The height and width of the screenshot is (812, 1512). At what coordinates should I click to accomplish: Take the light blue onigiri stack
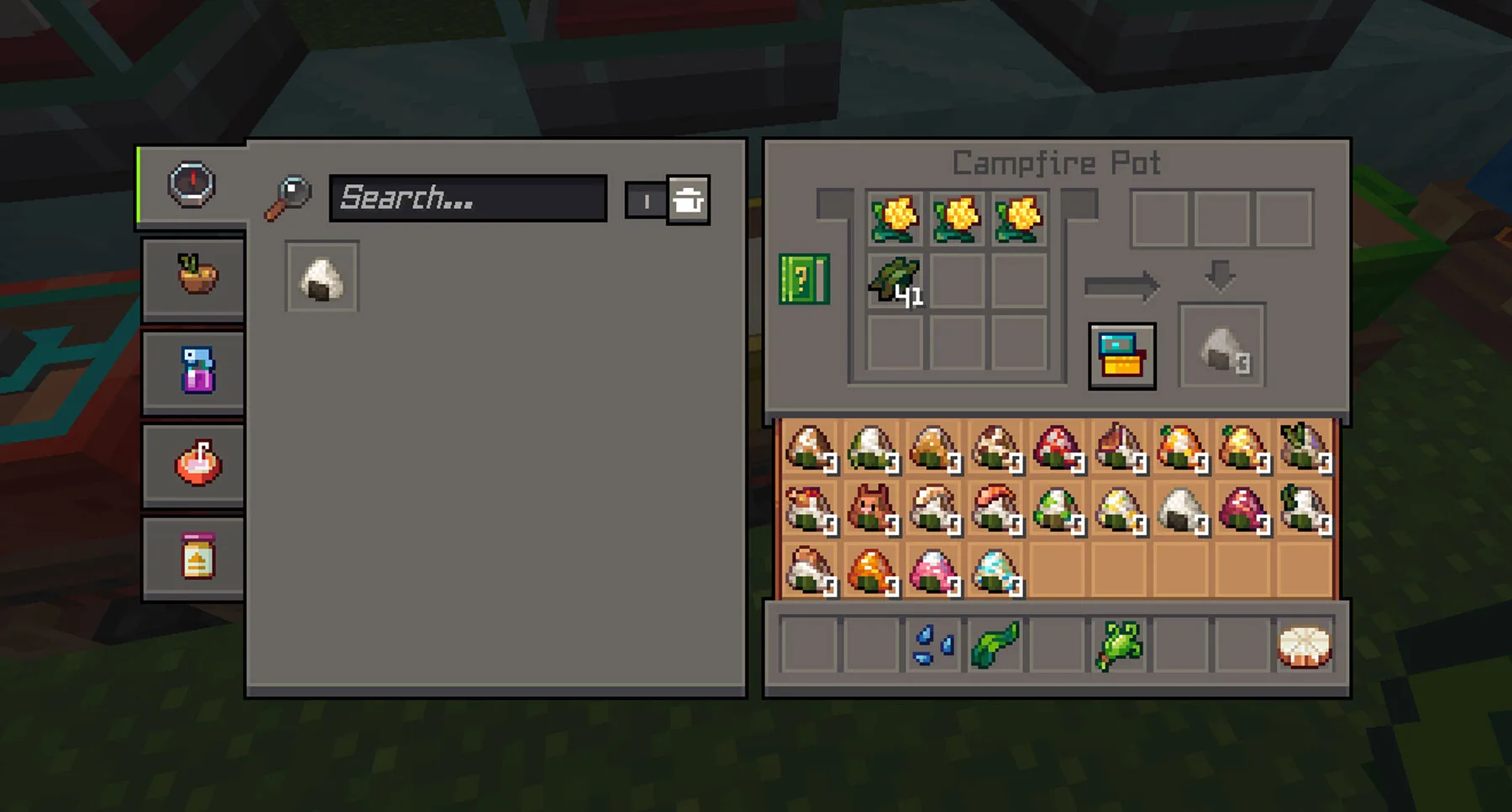(995, 572)
